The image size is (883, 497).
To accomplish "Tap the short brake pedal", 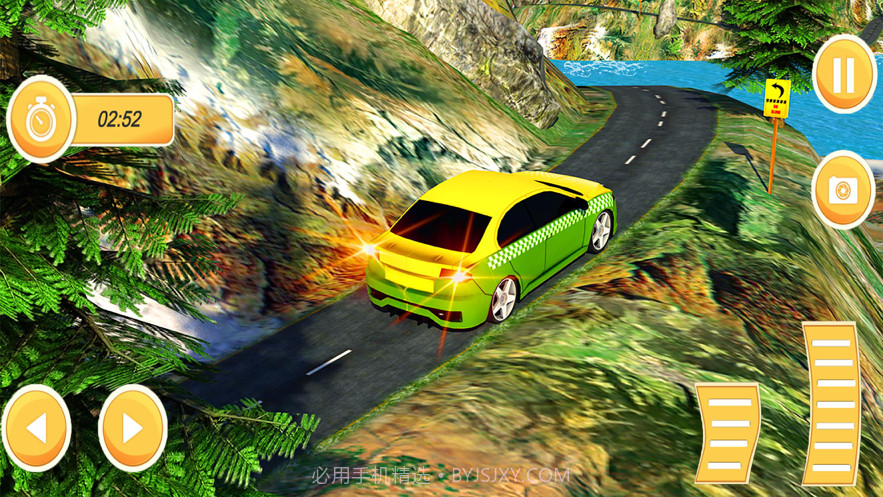I will (x=729, y=428).
